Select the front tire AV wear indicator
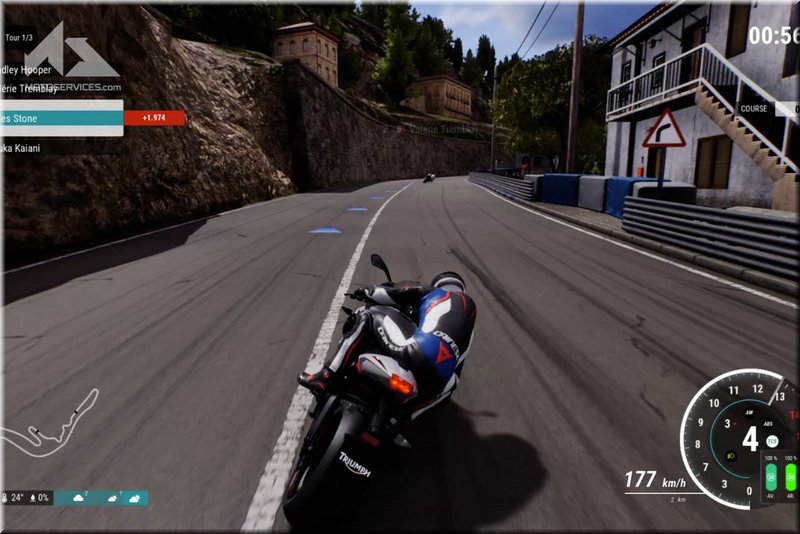Screen dimensions: 800x534 pyautogui.click(x=771, y=475)
